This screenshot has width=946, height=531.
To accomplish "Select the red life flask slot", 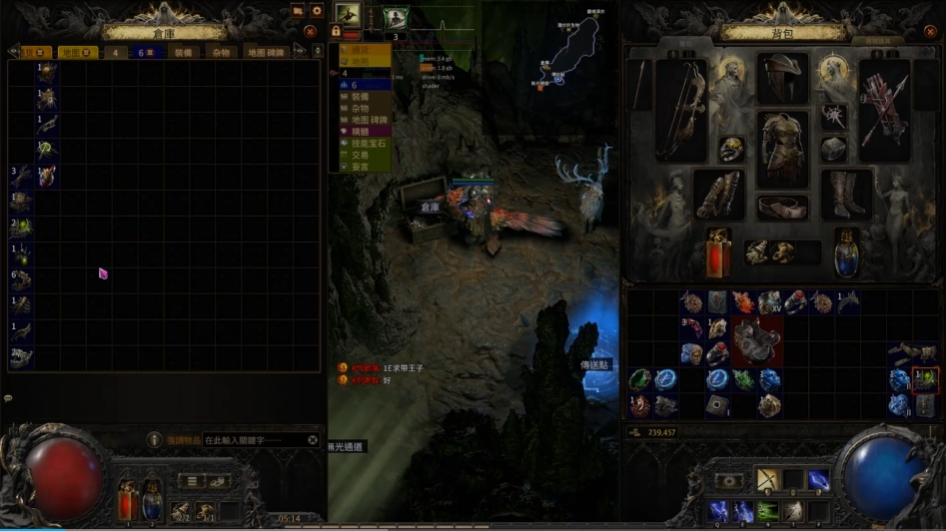I will tap(717, 252).
